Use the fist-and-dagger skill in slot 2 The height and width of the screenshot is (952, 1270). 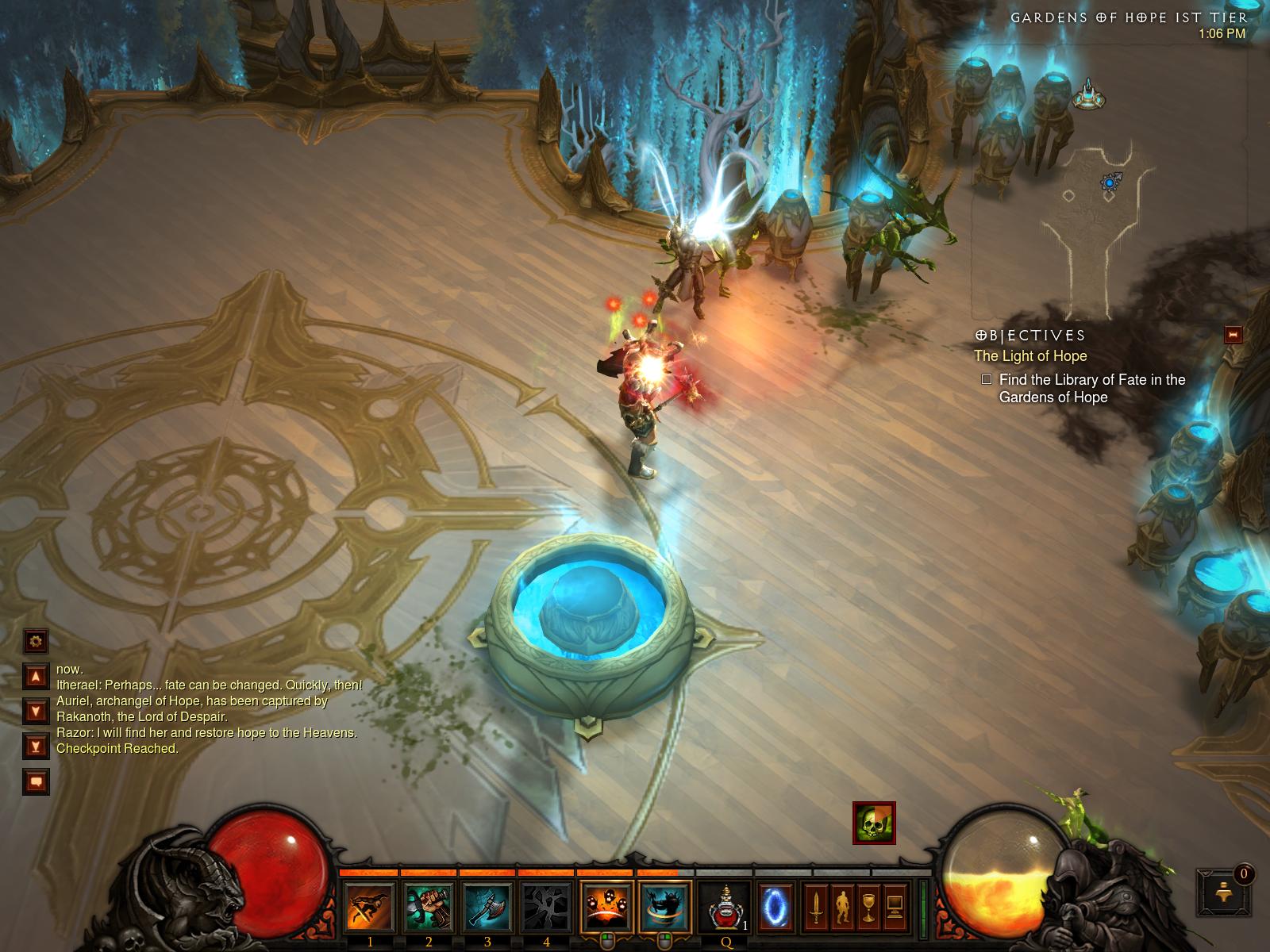click(429, 906)
